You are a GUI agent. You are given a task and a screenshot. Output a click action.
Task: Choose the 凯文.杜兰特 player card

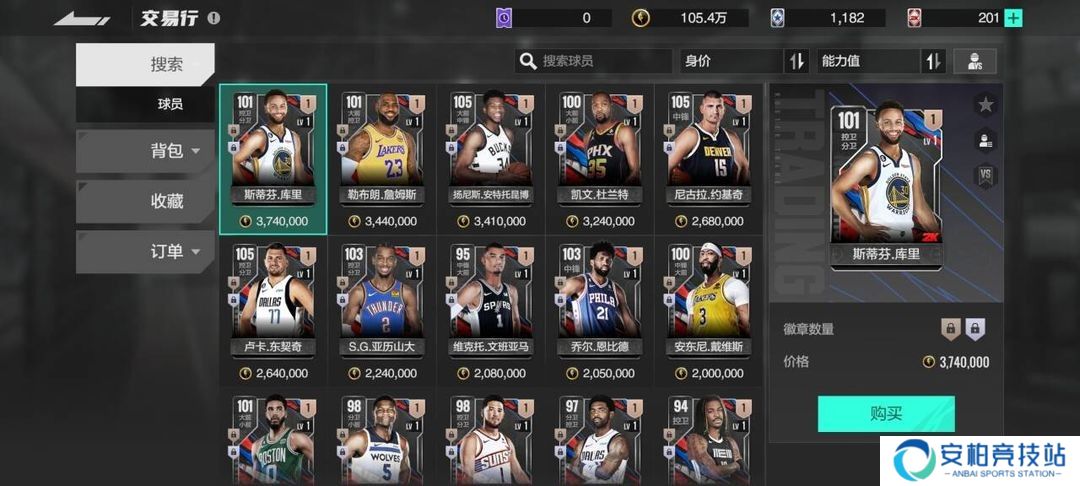pyautogui.click(x=599, y=160)
